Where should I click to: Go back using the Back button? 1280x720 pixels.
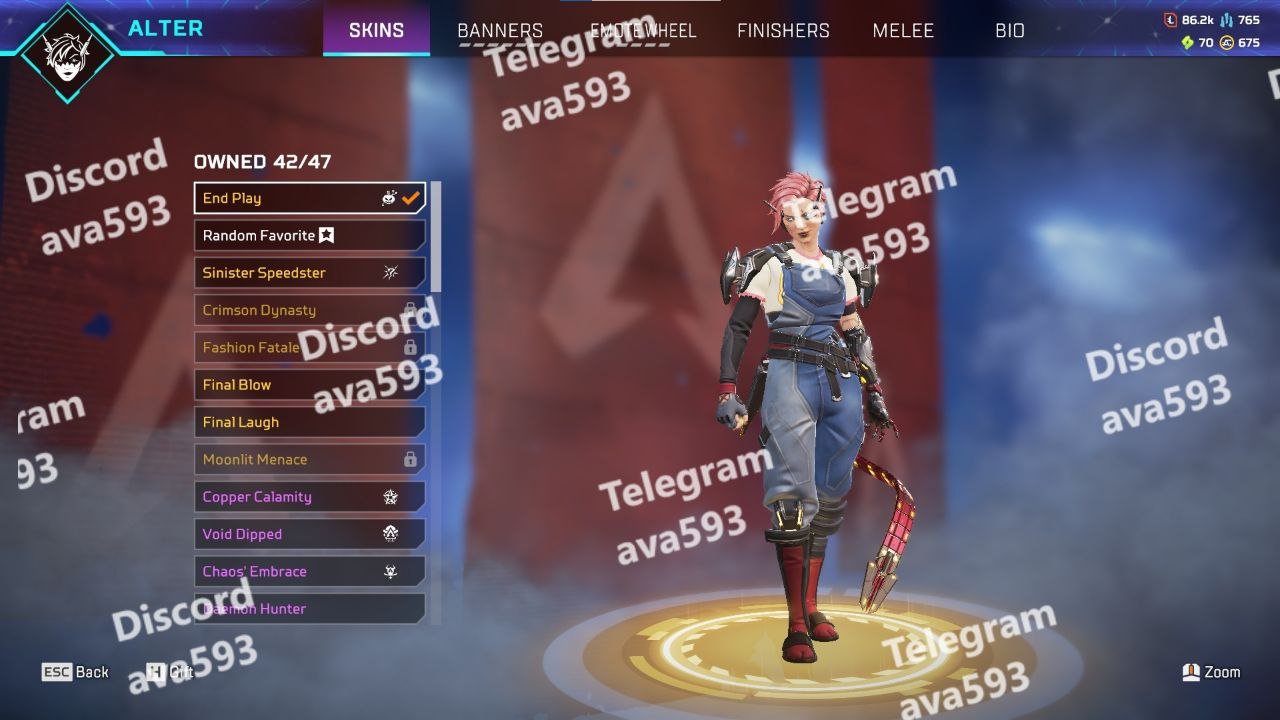[76, 672]
